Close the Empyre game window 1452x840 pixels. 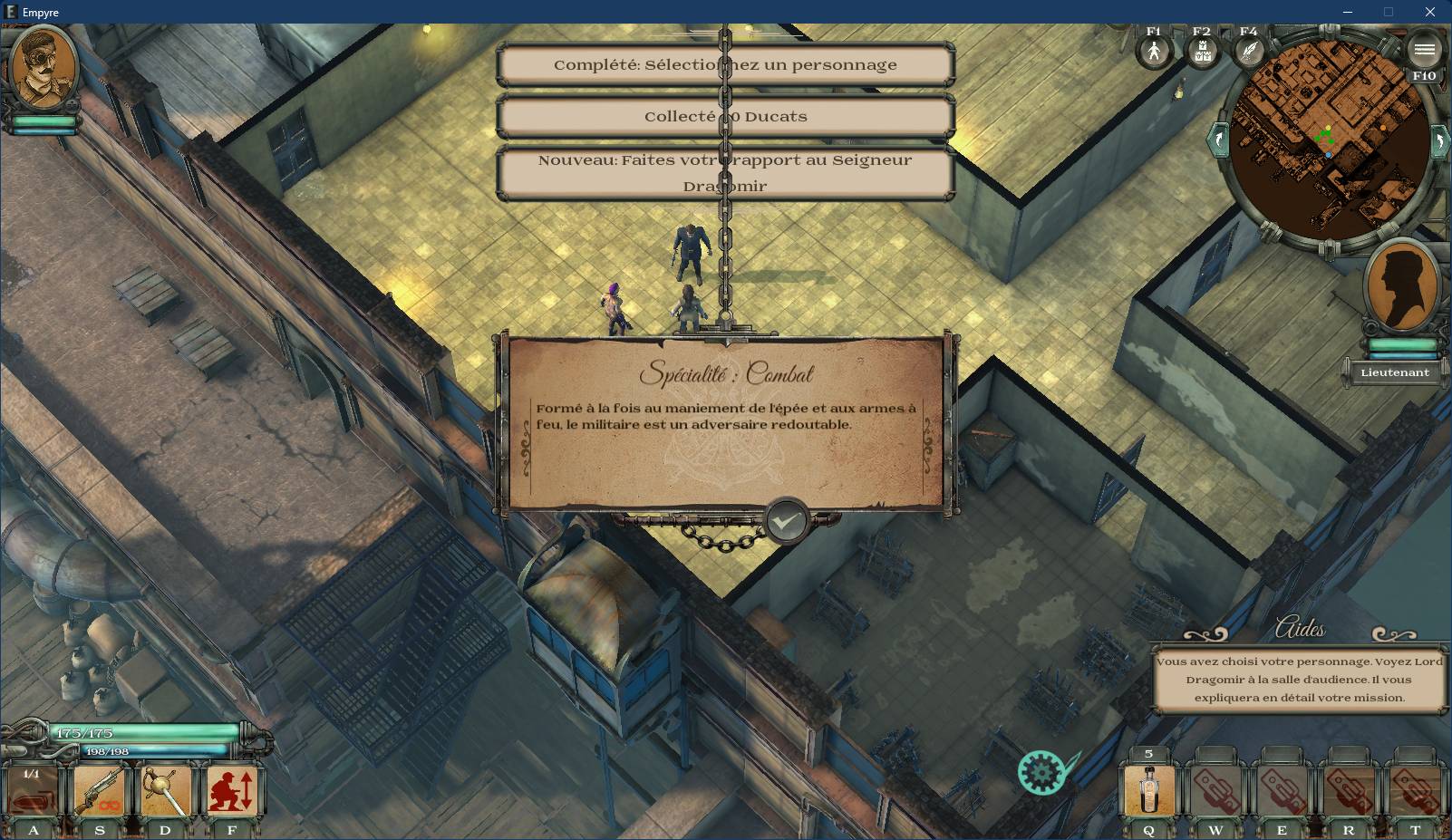(1430, 12)
